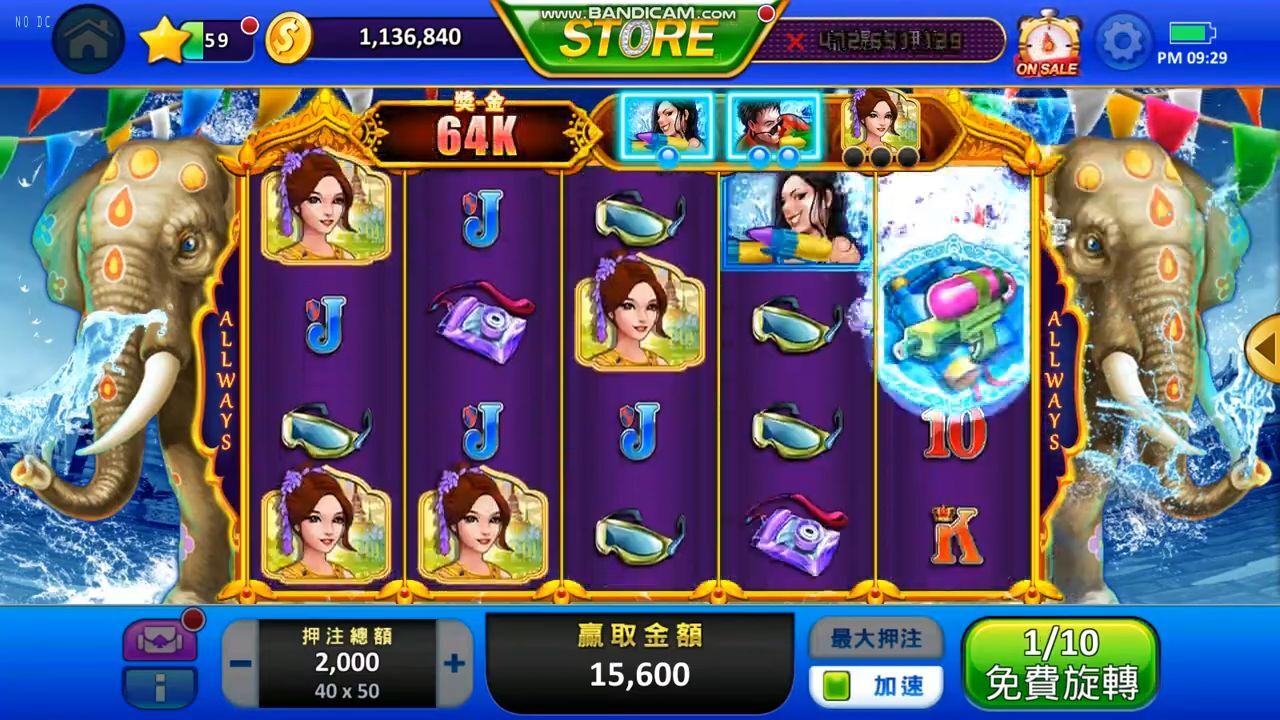Hit the green free spin button
The image size is (1280, 720).
pyautogui.click(x=1060, y=663)
